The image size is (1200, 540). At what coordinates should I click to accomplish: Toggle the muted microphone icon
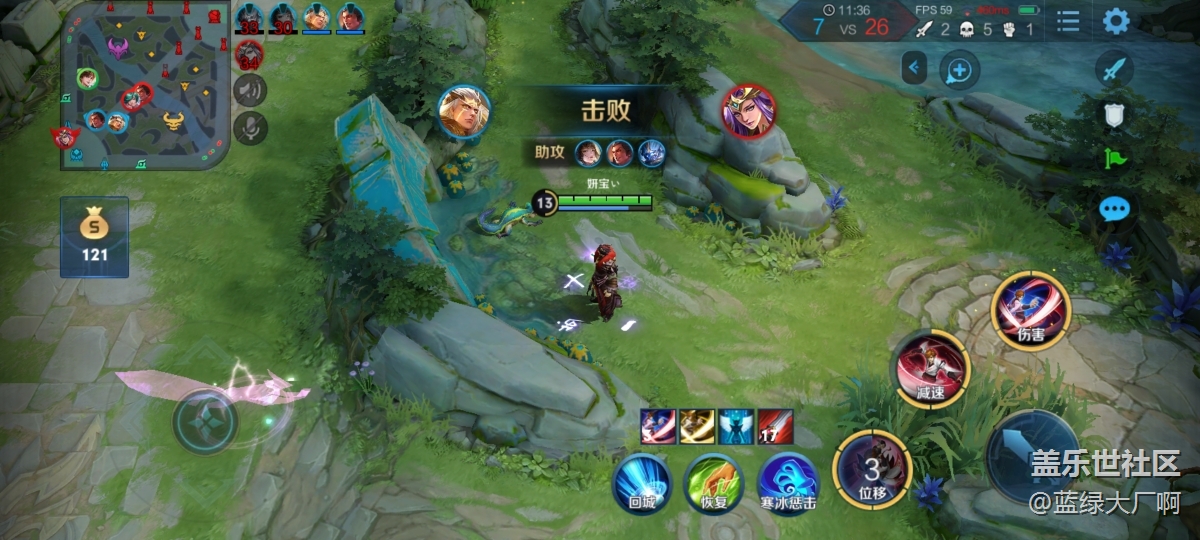pyautogui.click(x=250, y=127)
